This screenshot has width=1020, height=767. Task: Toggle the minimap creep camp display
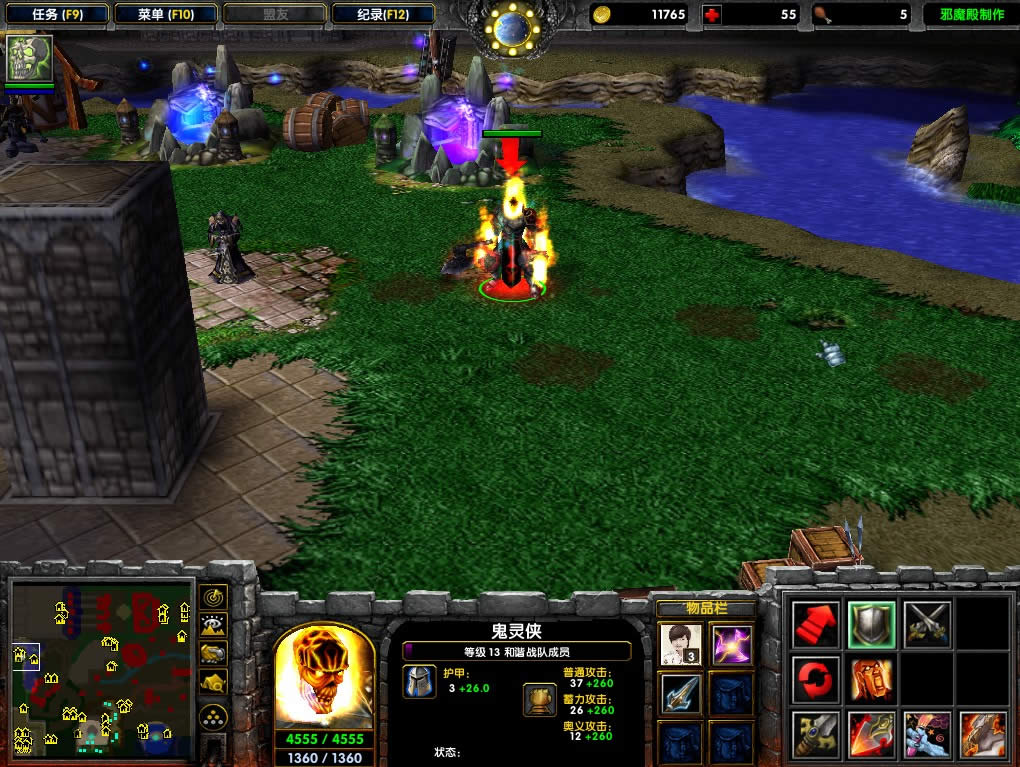(x=213, y=682)
